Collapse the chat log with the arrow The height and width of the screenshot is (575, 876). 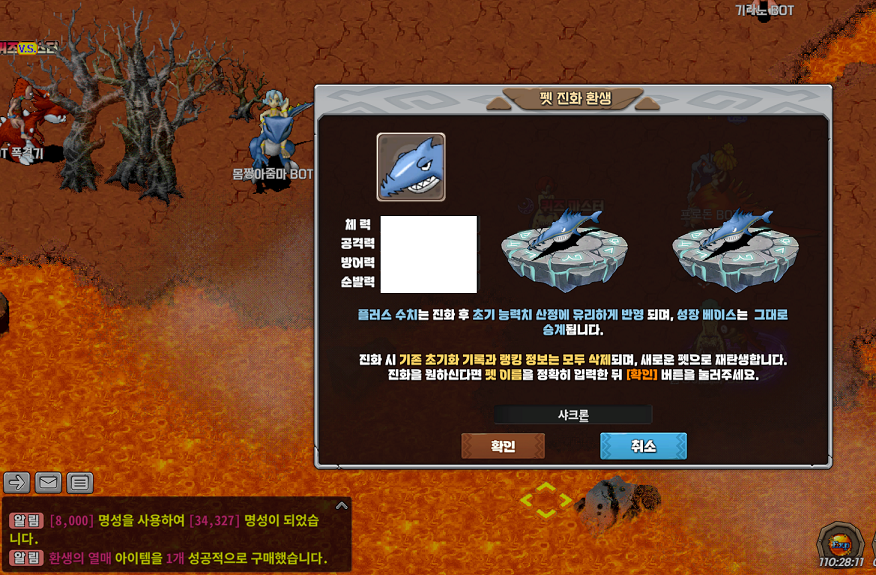coord(341,506)
